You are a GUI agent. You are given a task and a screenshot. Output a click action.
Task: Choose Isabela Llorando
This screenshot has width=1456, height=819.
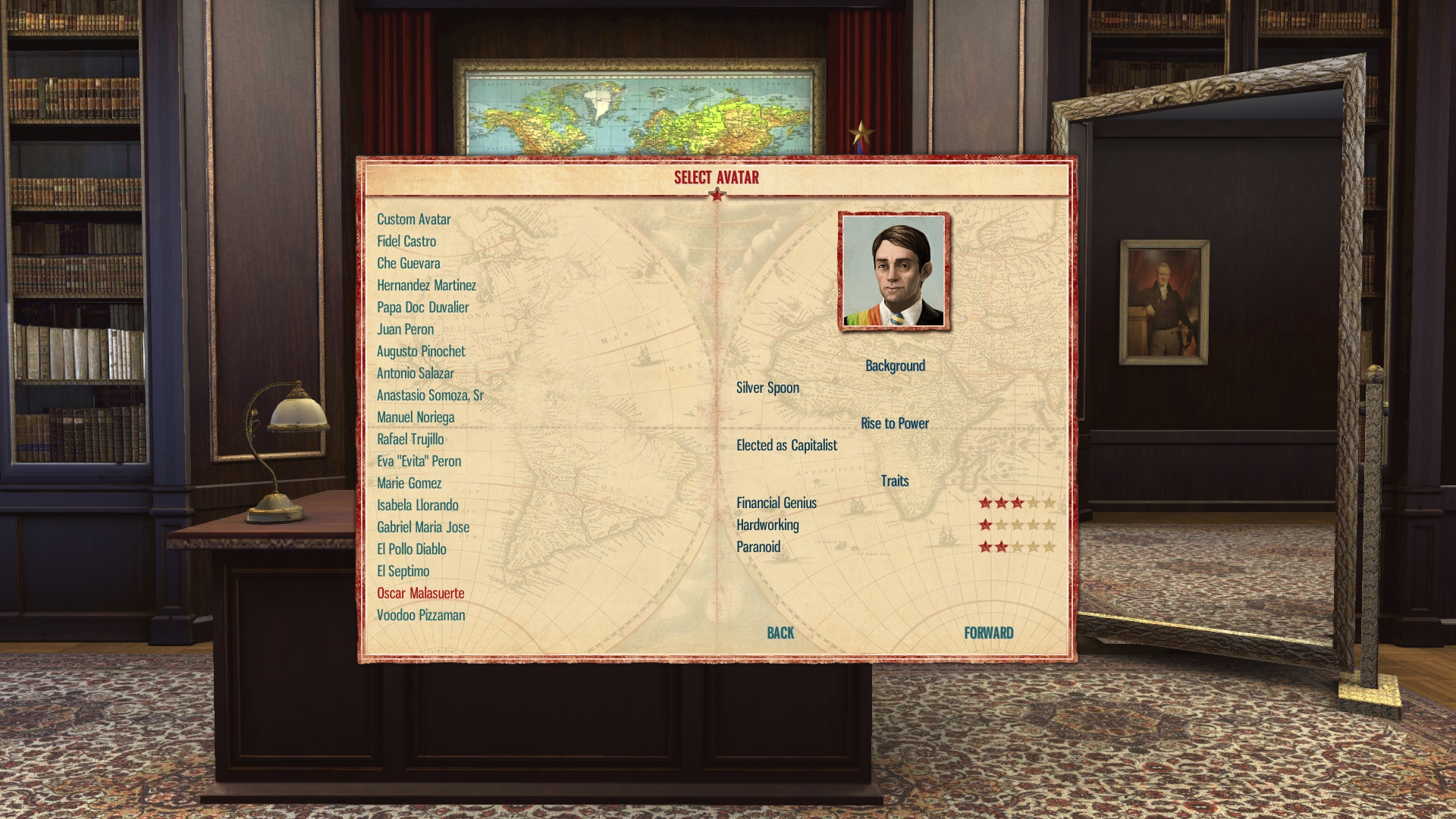(x=417, y=505)
